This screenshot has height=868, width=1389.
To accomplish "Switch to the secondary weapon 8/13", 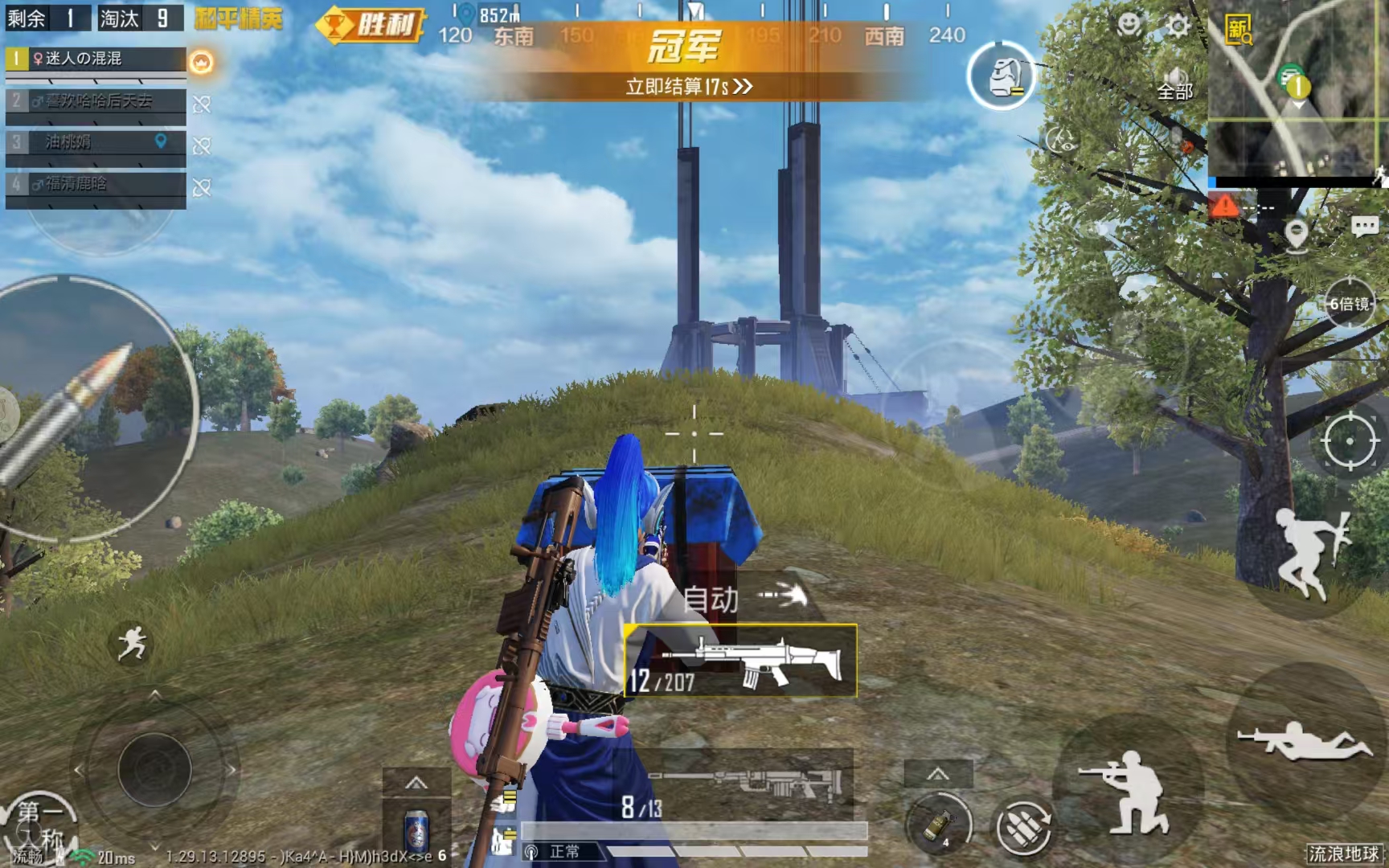I will 740,792.
